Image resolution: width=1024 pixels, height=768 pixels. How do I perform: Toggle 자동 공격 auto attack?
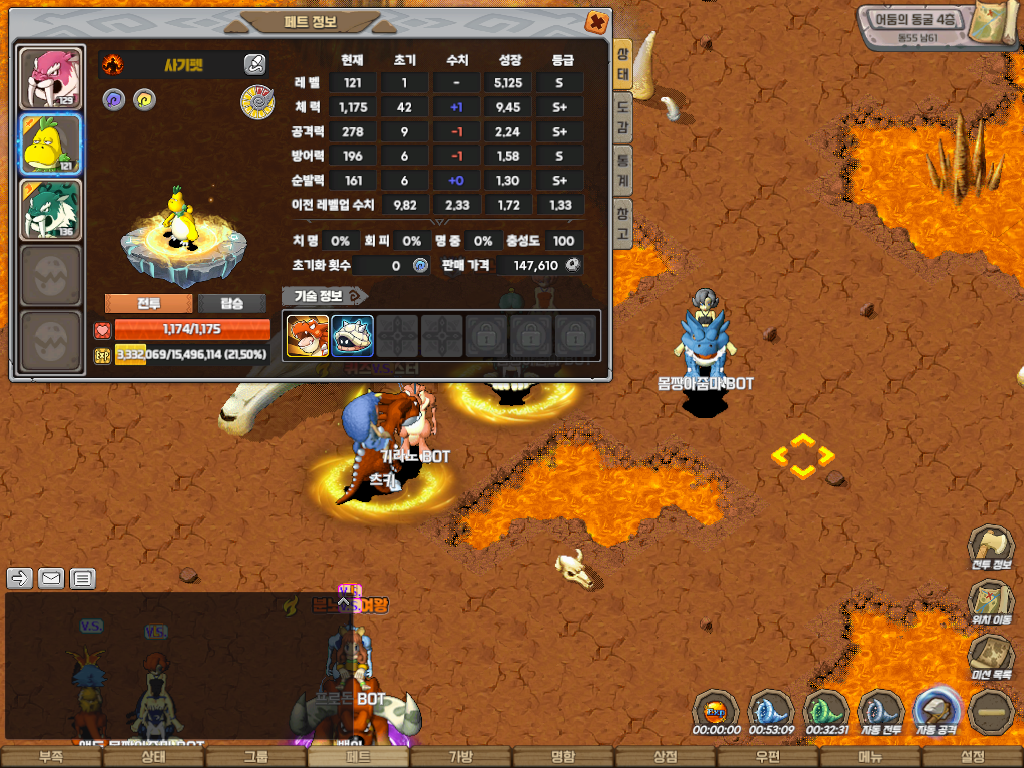(x=937, y=714)
